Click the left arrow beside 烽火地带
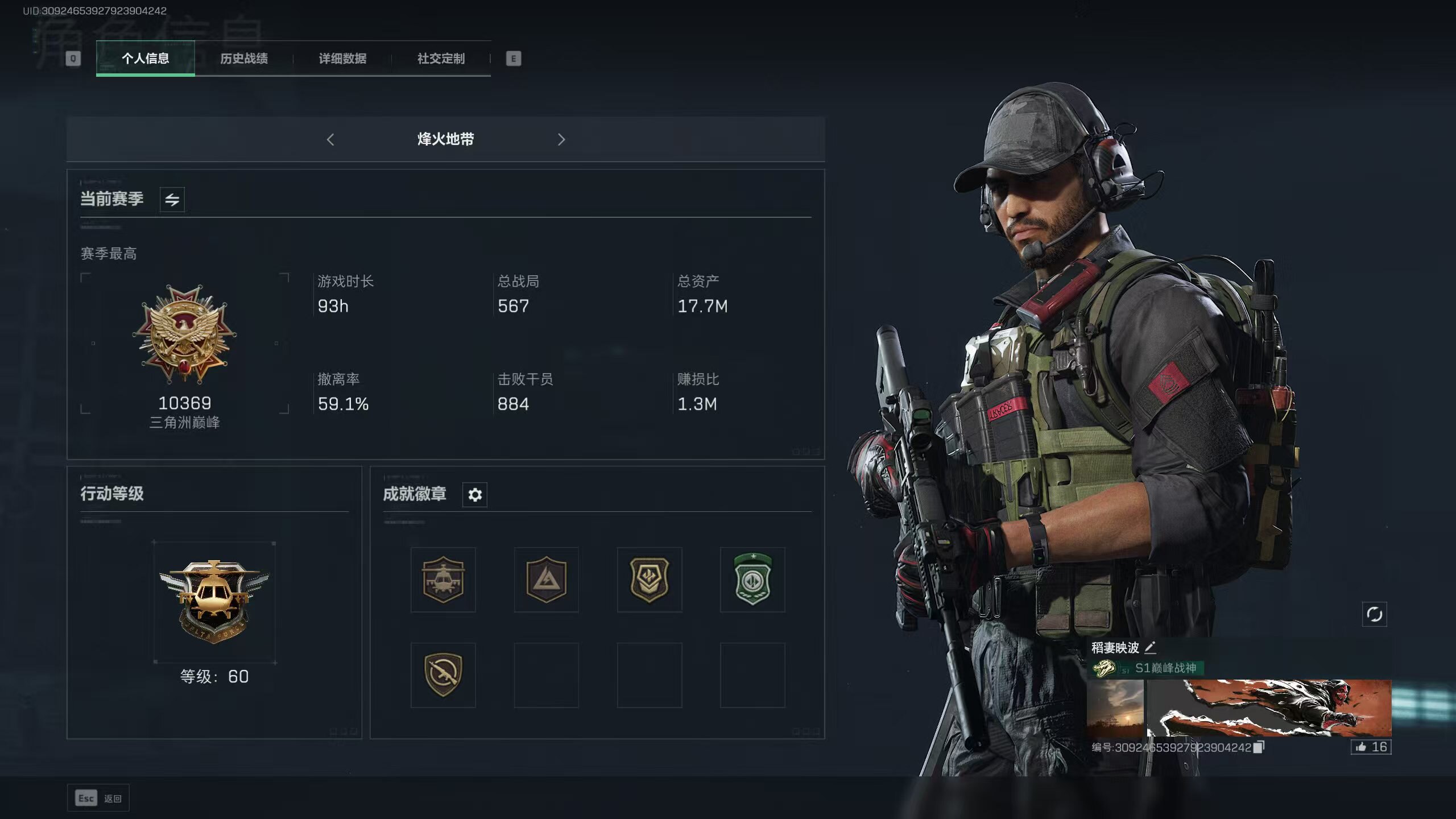The width and height of the screenshot is (1456, 819). pyautogui.click(x=330, y=139)
